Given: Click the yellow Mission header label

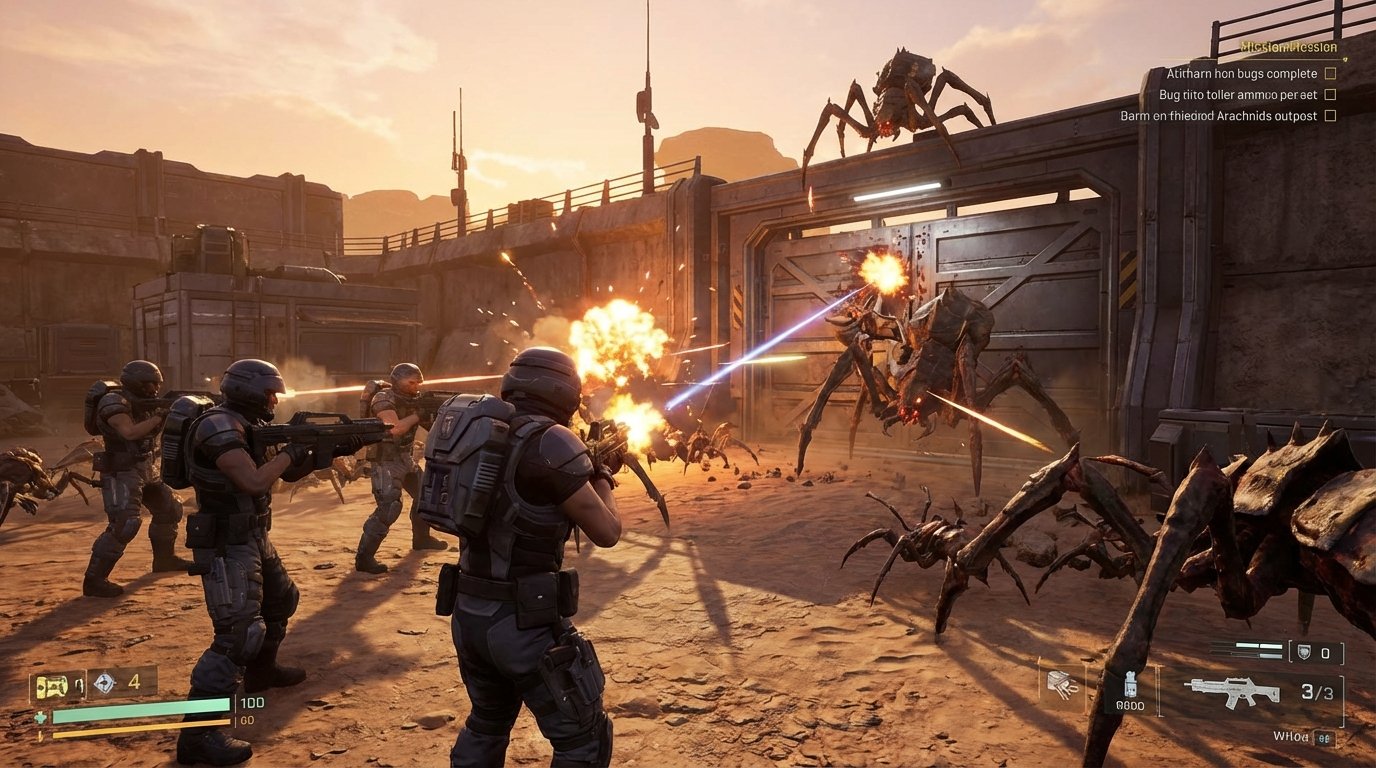Looking at the screenshot, I should point(1290,47).
